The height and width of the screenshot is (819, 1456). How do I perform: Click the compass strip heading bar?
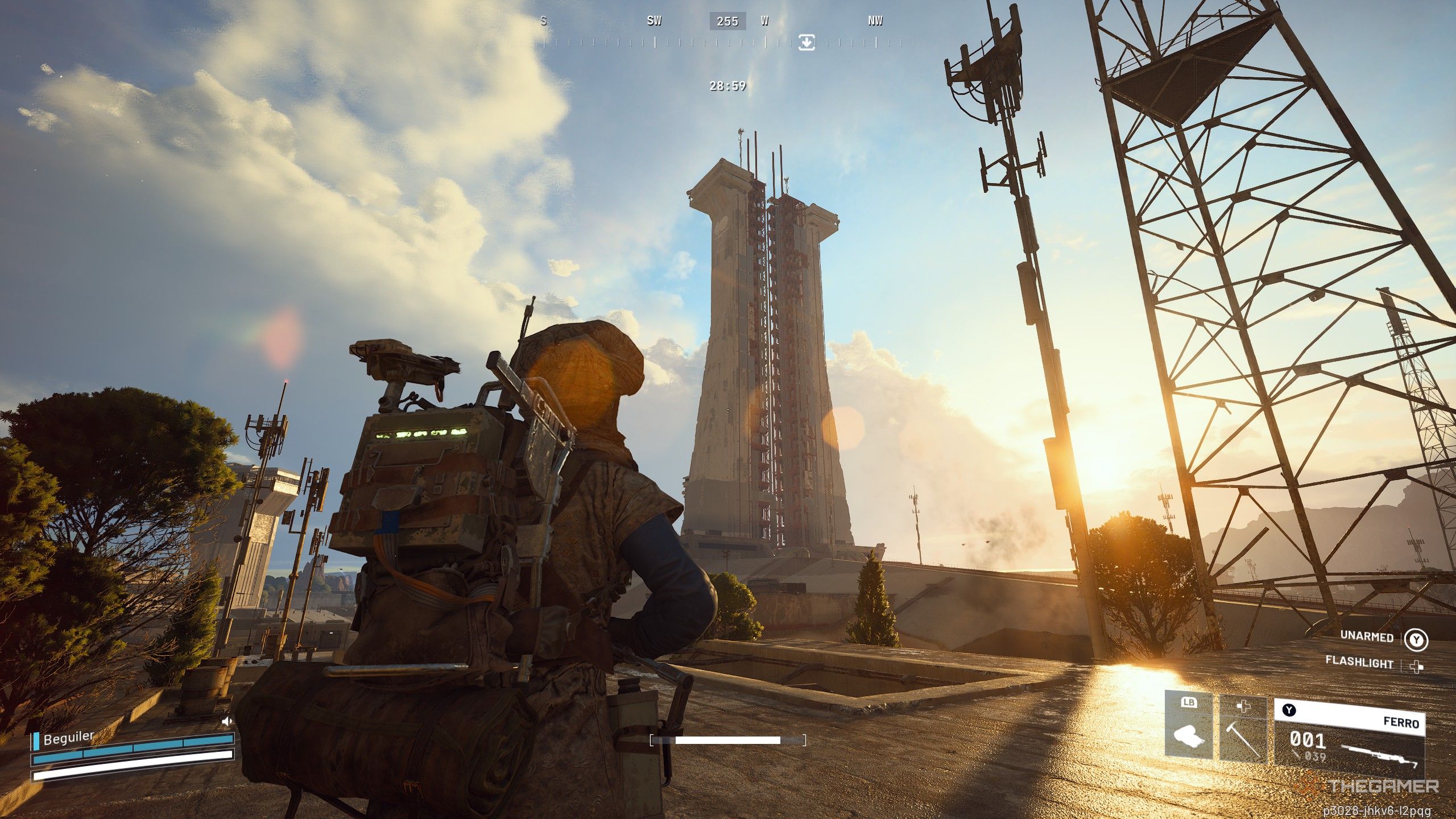click(x=728, y=42)
